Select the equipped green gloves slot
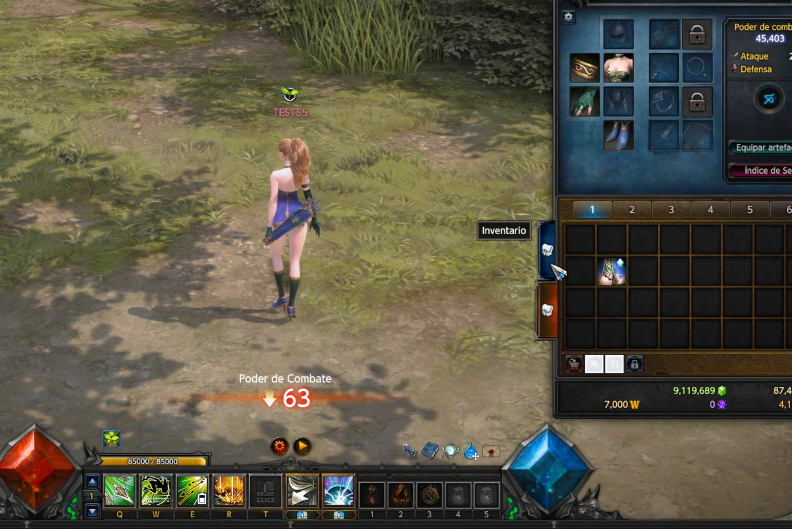Viewport: 792px width, 529px height. [x=585, y=101]
